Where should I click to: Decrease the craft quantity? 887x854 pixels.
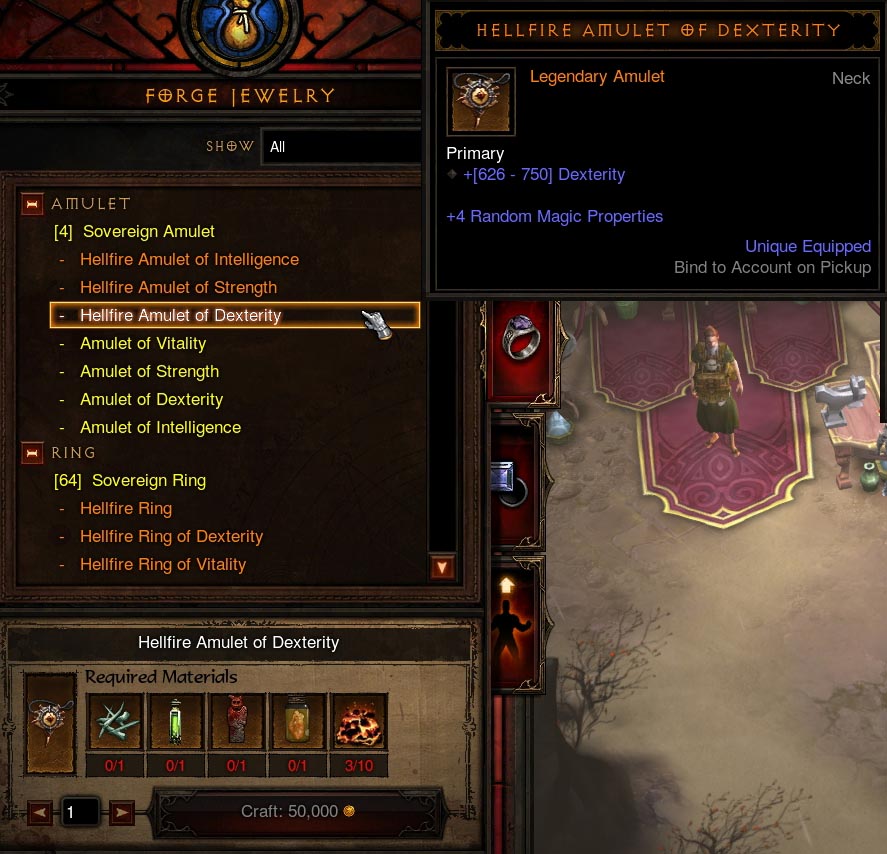(x=40, y=813)
